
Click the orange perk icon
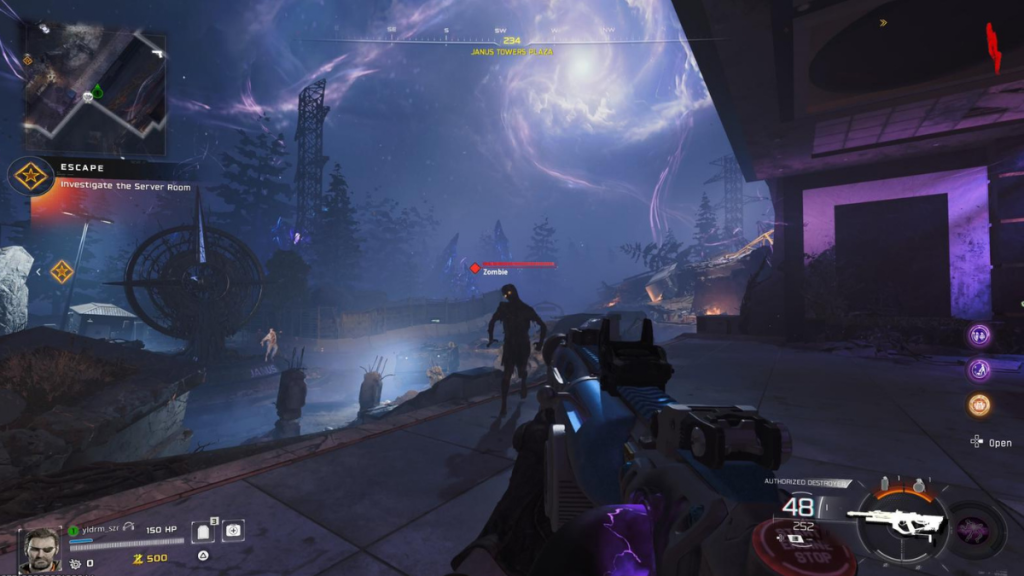click(x=979, y=405)
